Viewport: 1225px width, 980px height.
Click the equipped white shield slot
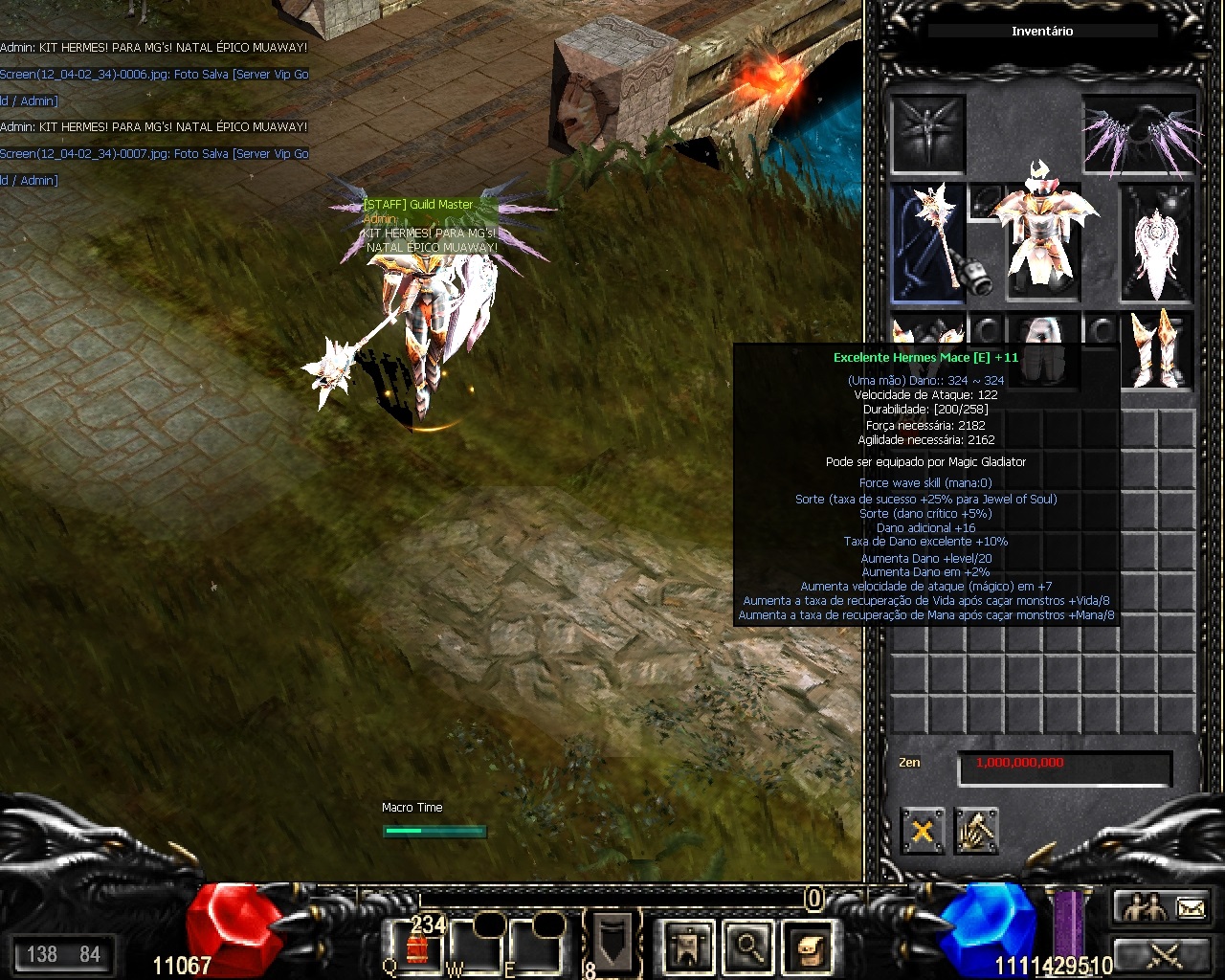click(1158, 242)
